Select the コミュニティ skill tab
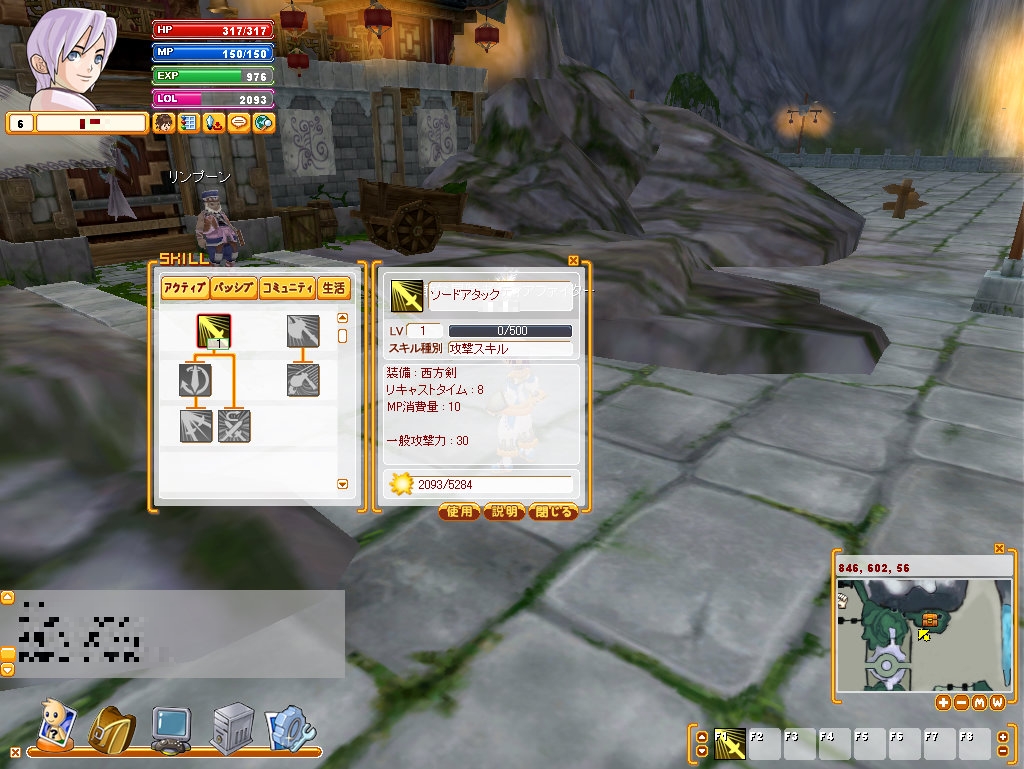The image size is (1024, 769). coord(287,289)
